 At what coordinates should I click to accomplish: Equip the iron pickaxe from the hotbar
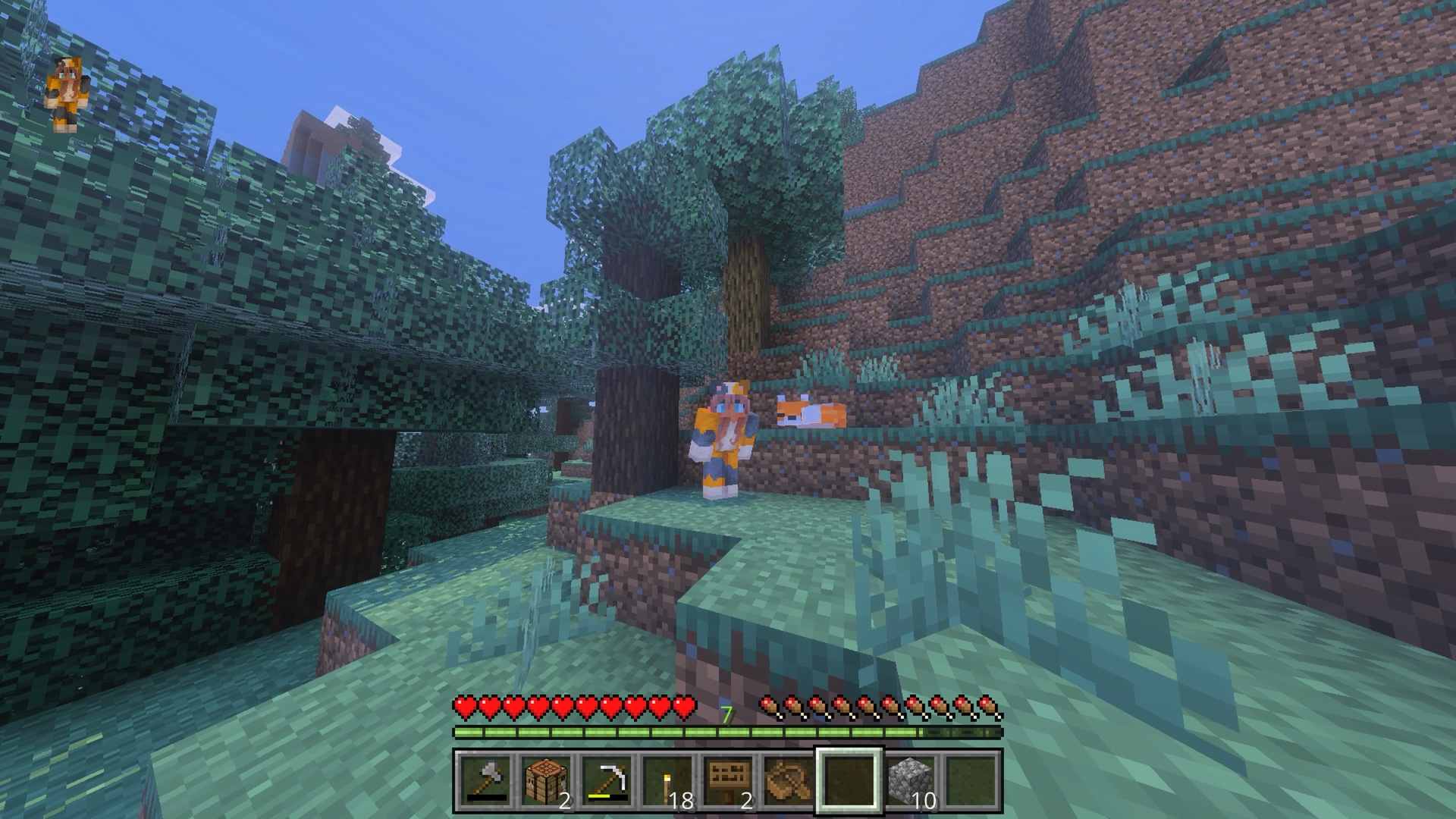(x=606, y=781)
